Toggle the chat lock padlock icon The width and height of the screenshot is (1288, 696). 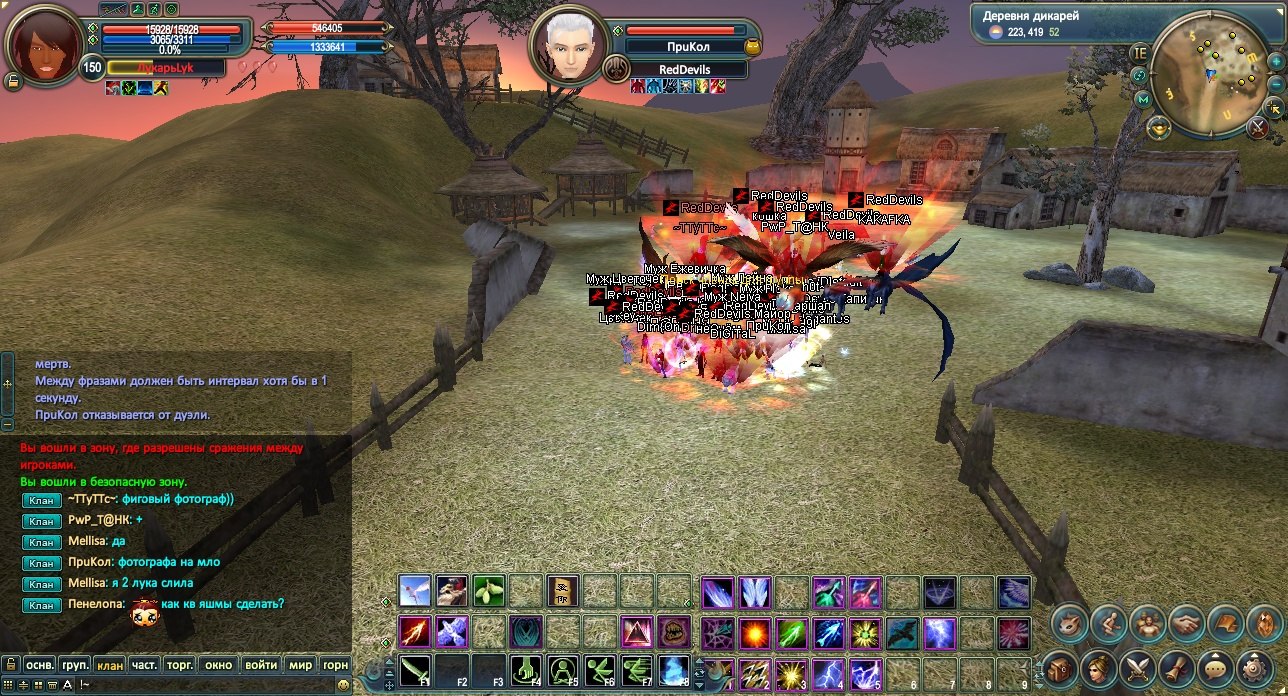click(11, 664)
